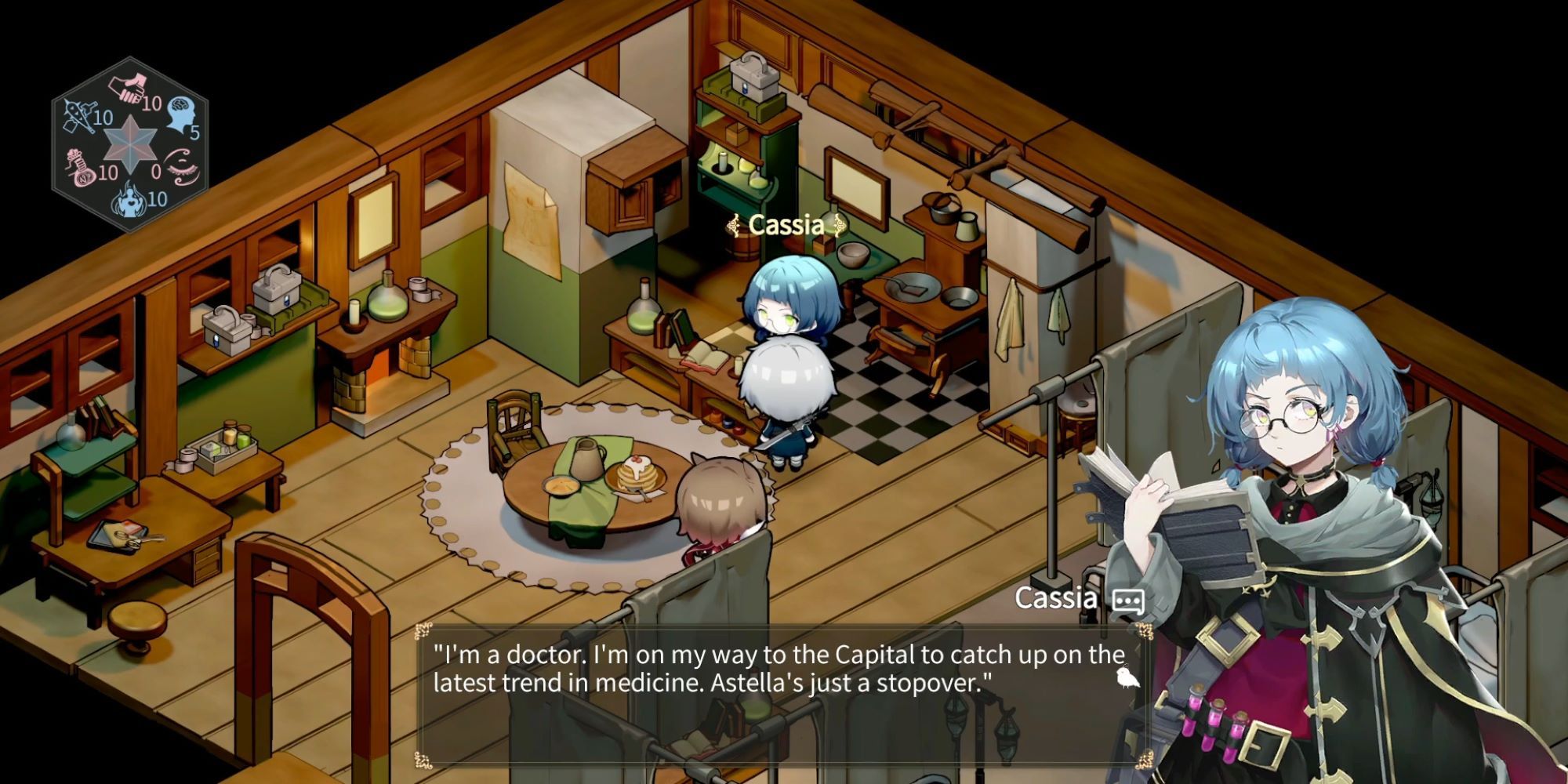Click the six-pointed star emblem
Viewport: 1568px width, 784px height.
coord(131,143)
